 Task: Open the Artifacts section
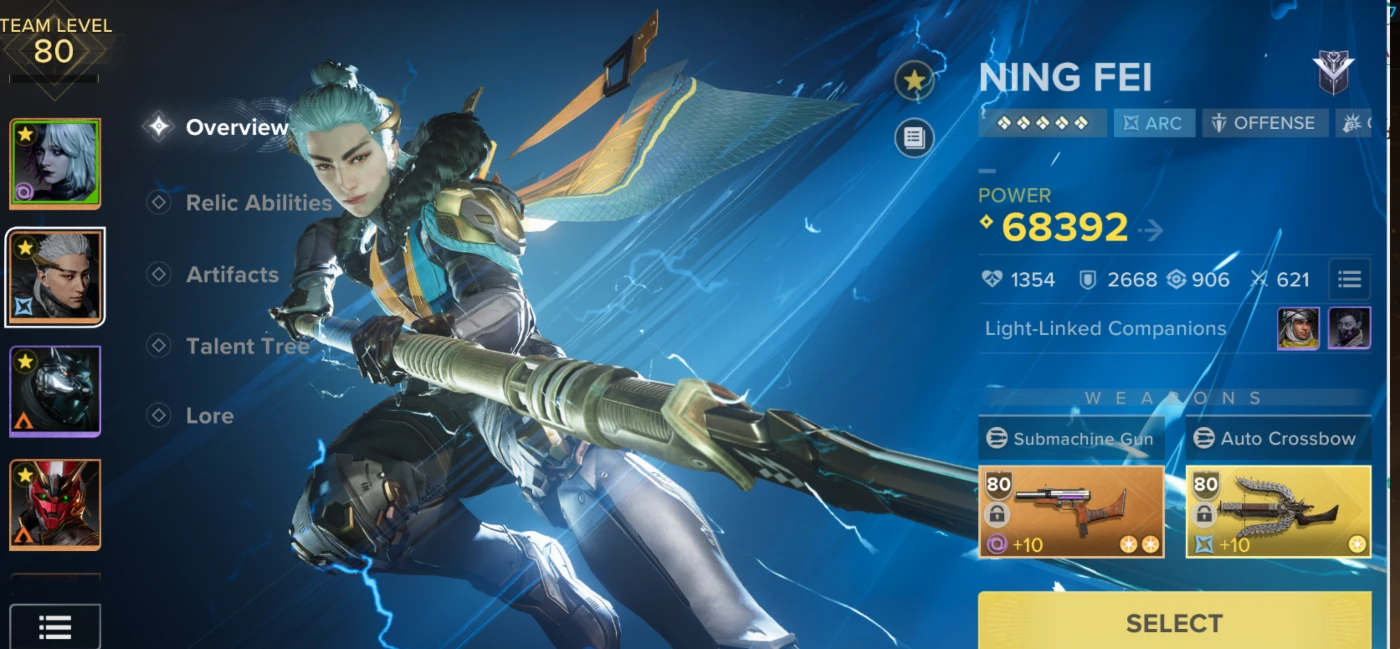[x=231, y=274]
